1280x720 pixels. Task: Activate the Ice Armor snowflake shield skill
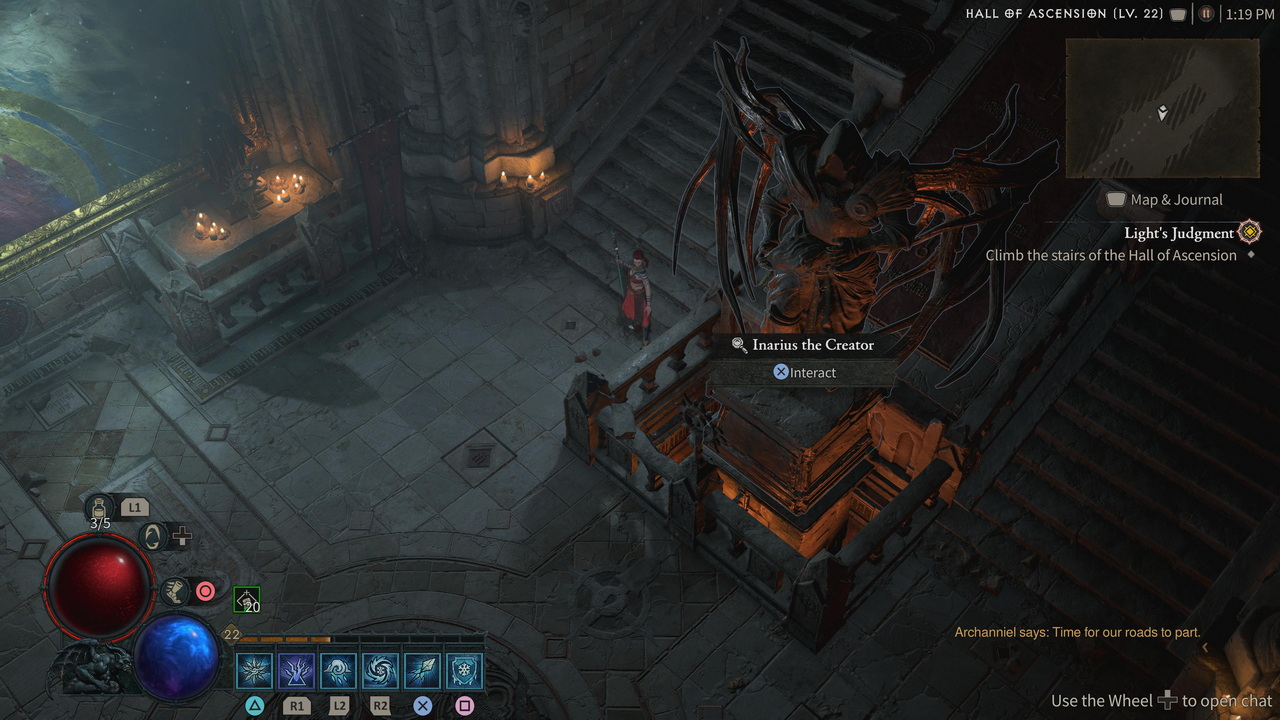[464, 670]
